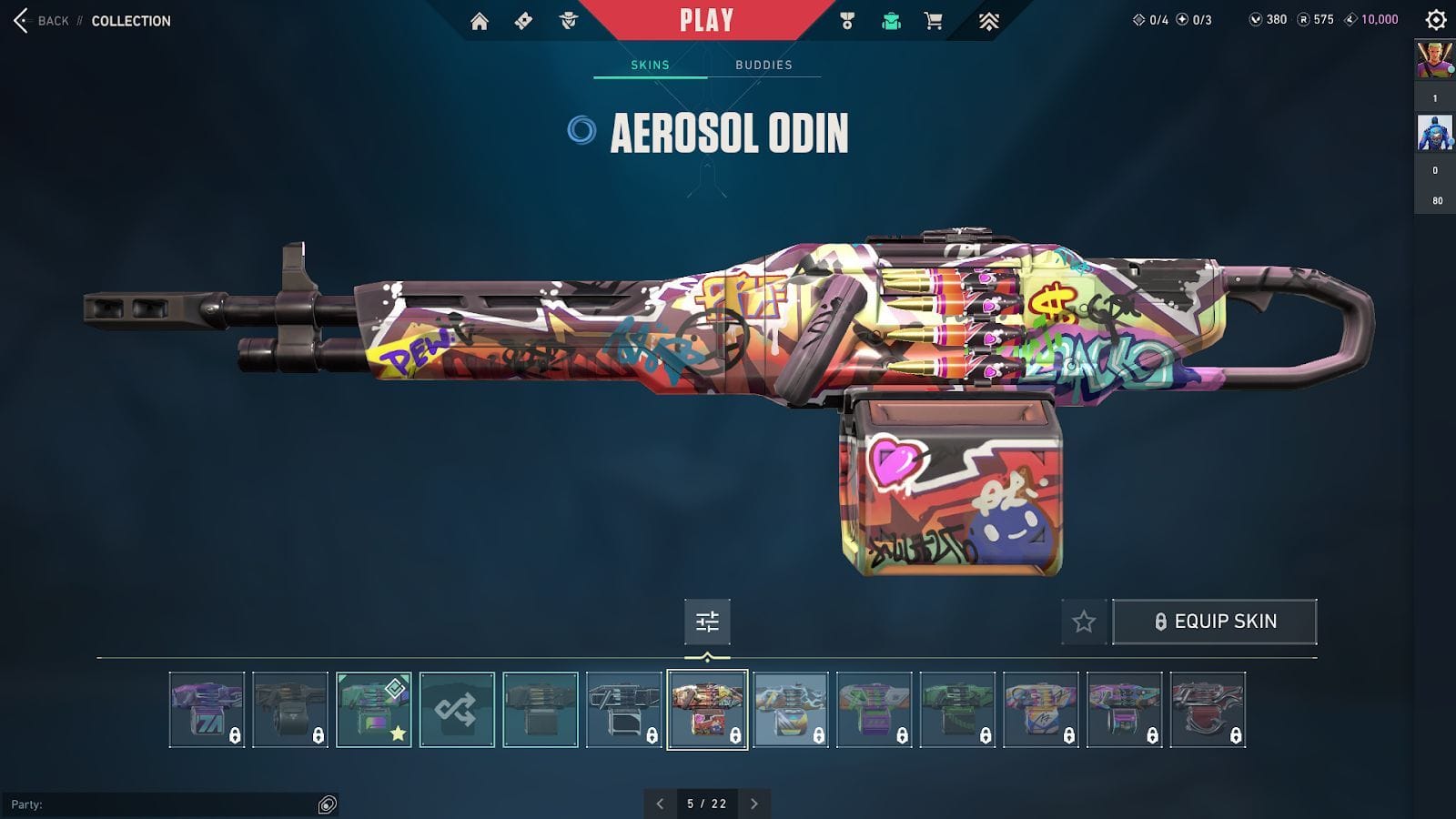This screenshot has width=1456, height=819.
Task: Select the highlighted Aerosol Odin thumbnail
Action: click(x=707, y=711)
